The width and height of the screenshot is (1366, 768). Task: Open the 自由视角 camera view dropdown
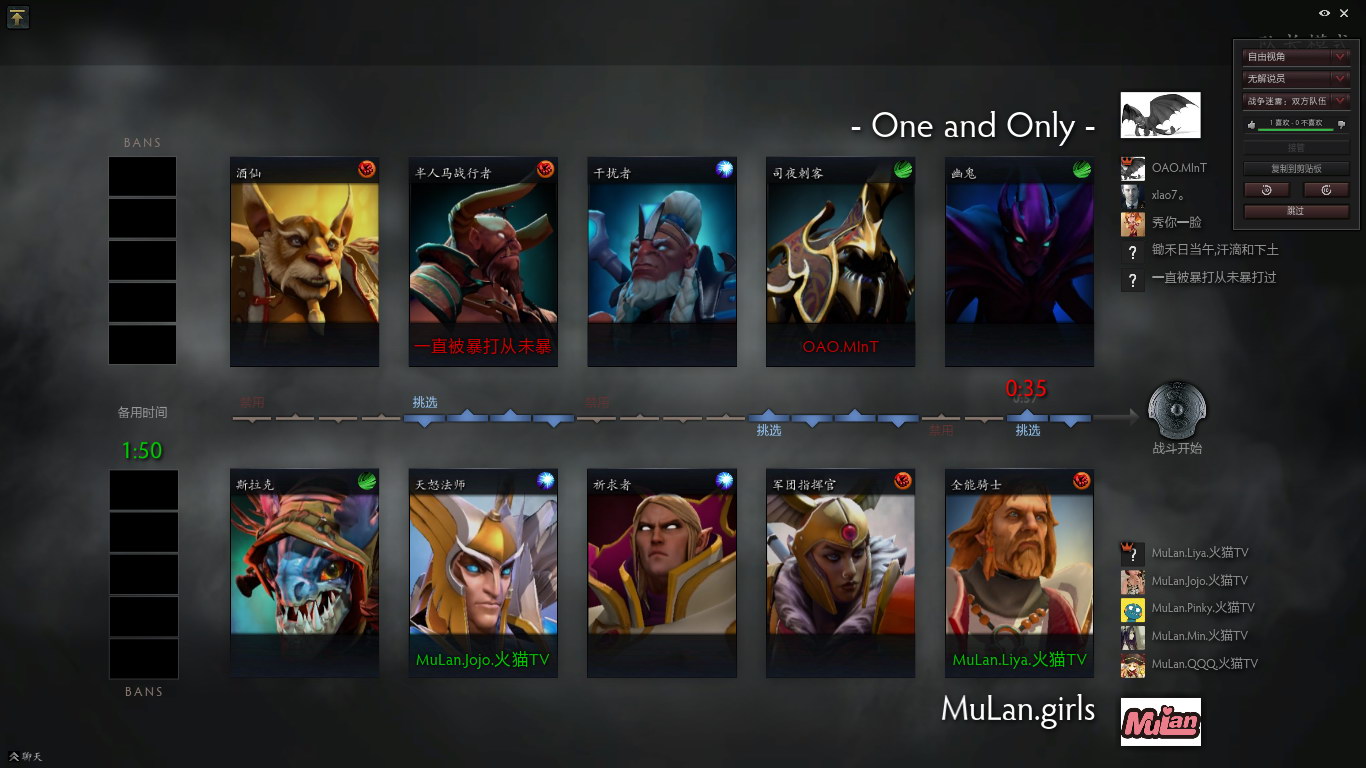1296,57
